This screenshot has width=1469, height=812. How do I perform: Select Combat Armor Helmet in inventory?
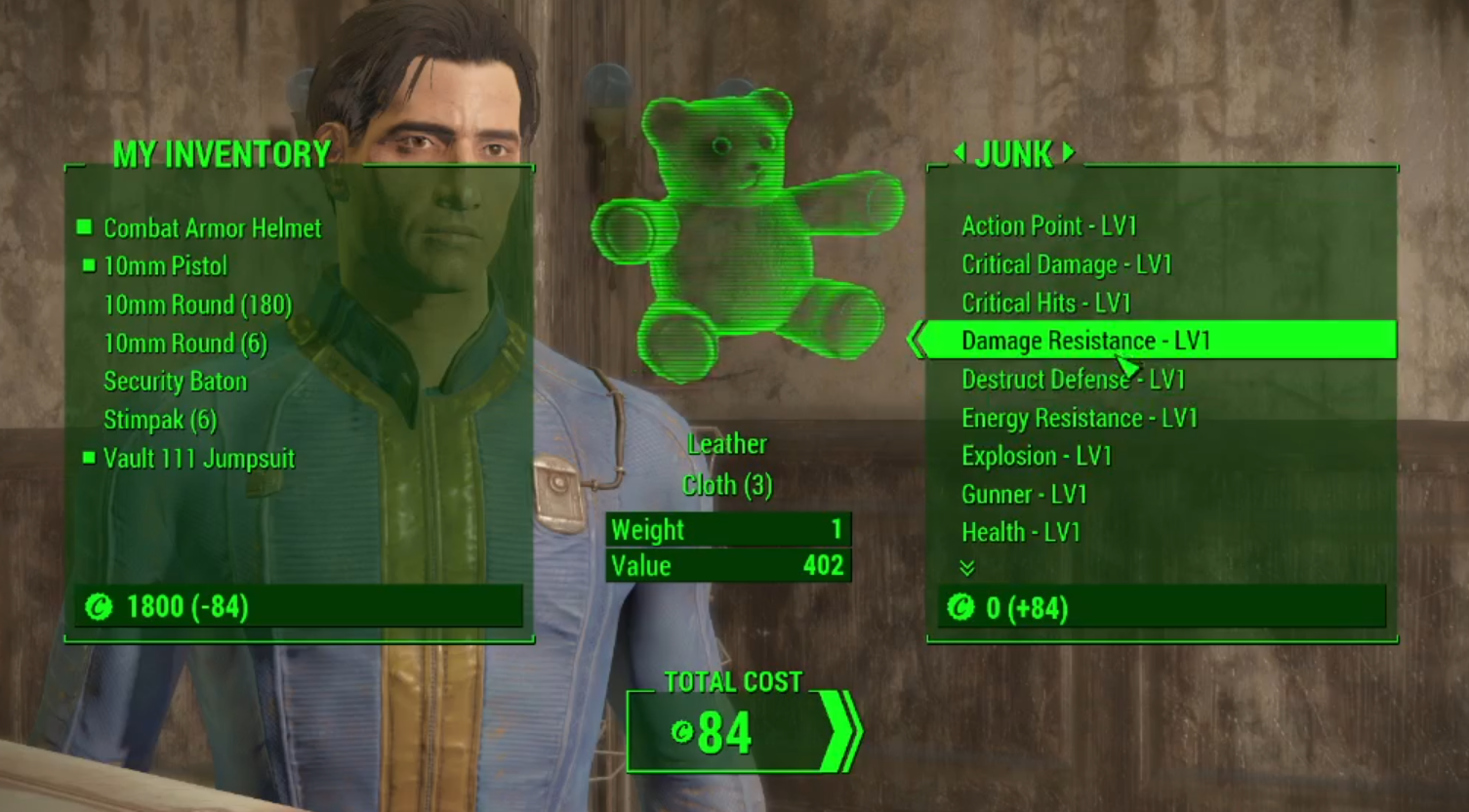[212, 228]
